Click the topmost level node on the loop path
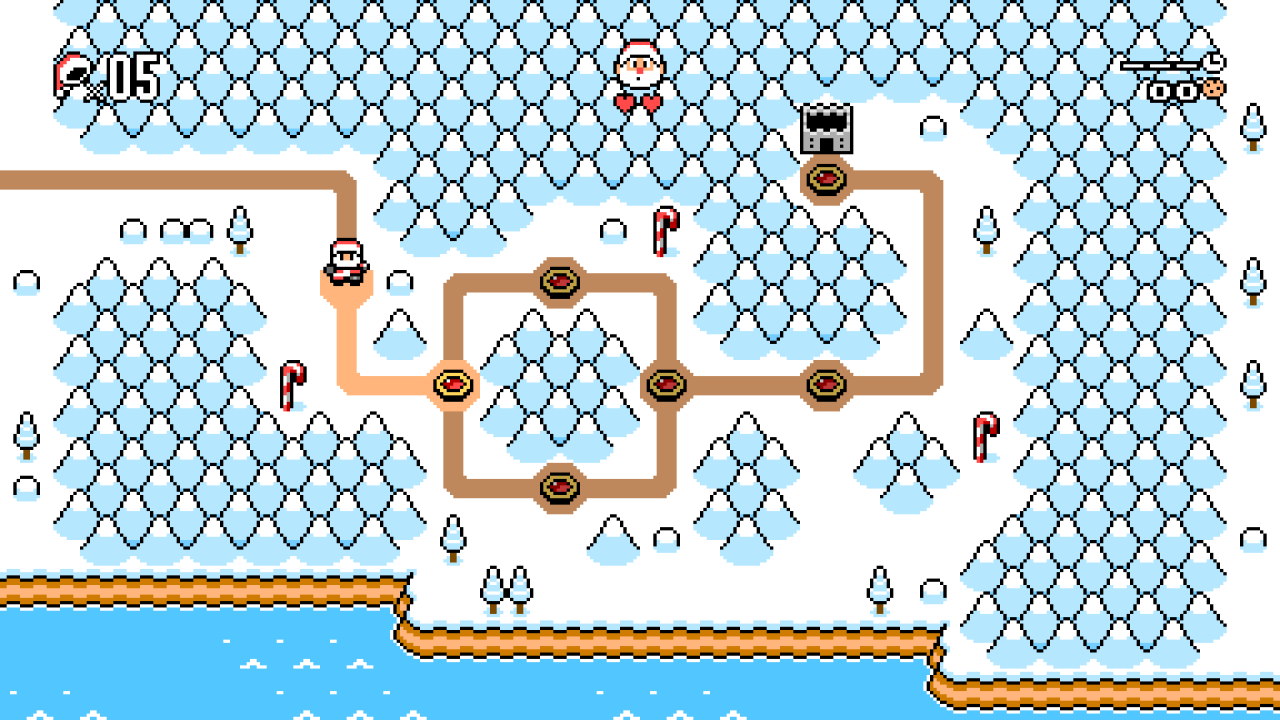This screenshot has width=1280, height=720. (x=561, y=282)
